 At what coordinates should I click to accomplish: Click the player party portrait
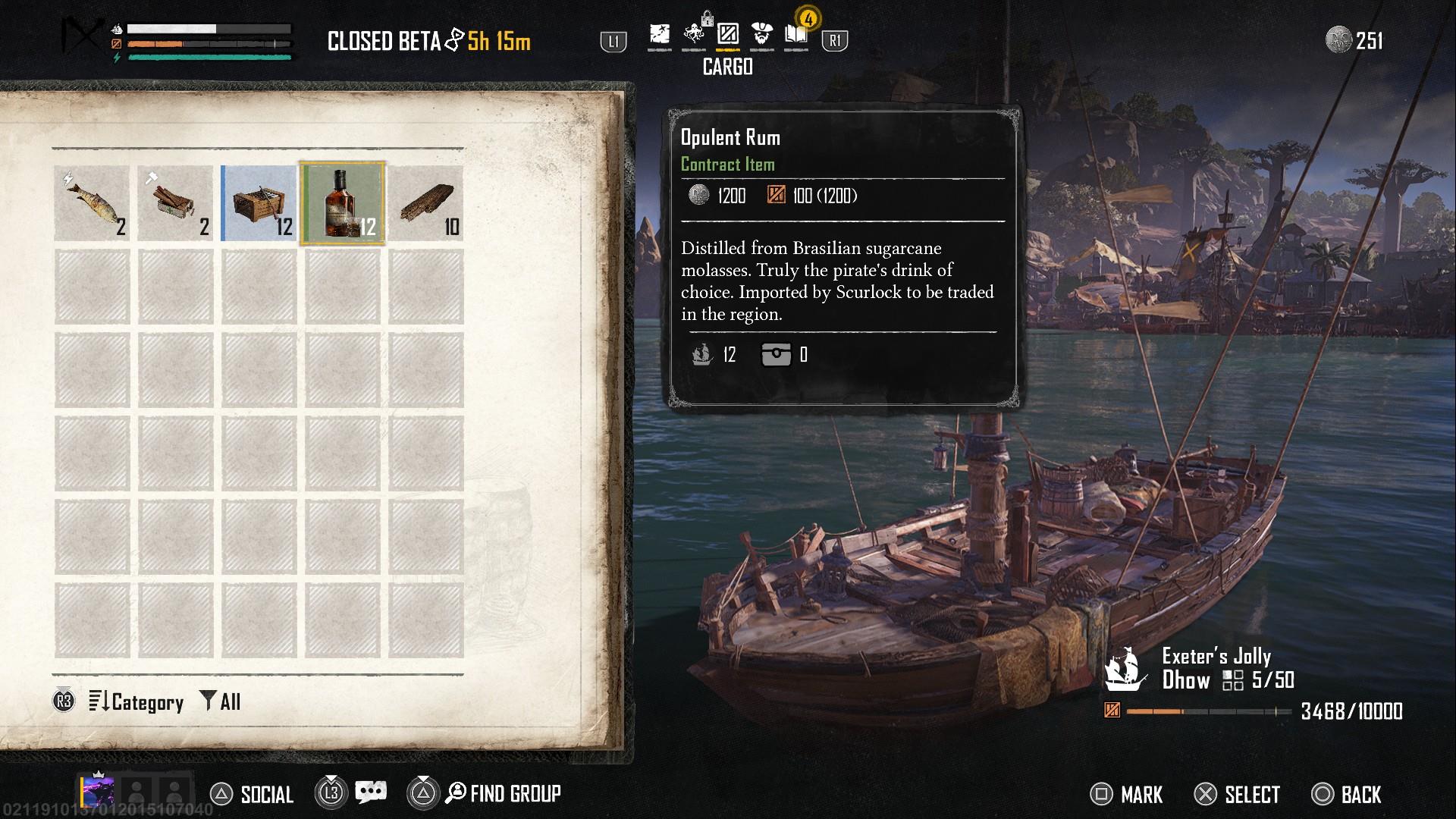(x=98, y=792)
